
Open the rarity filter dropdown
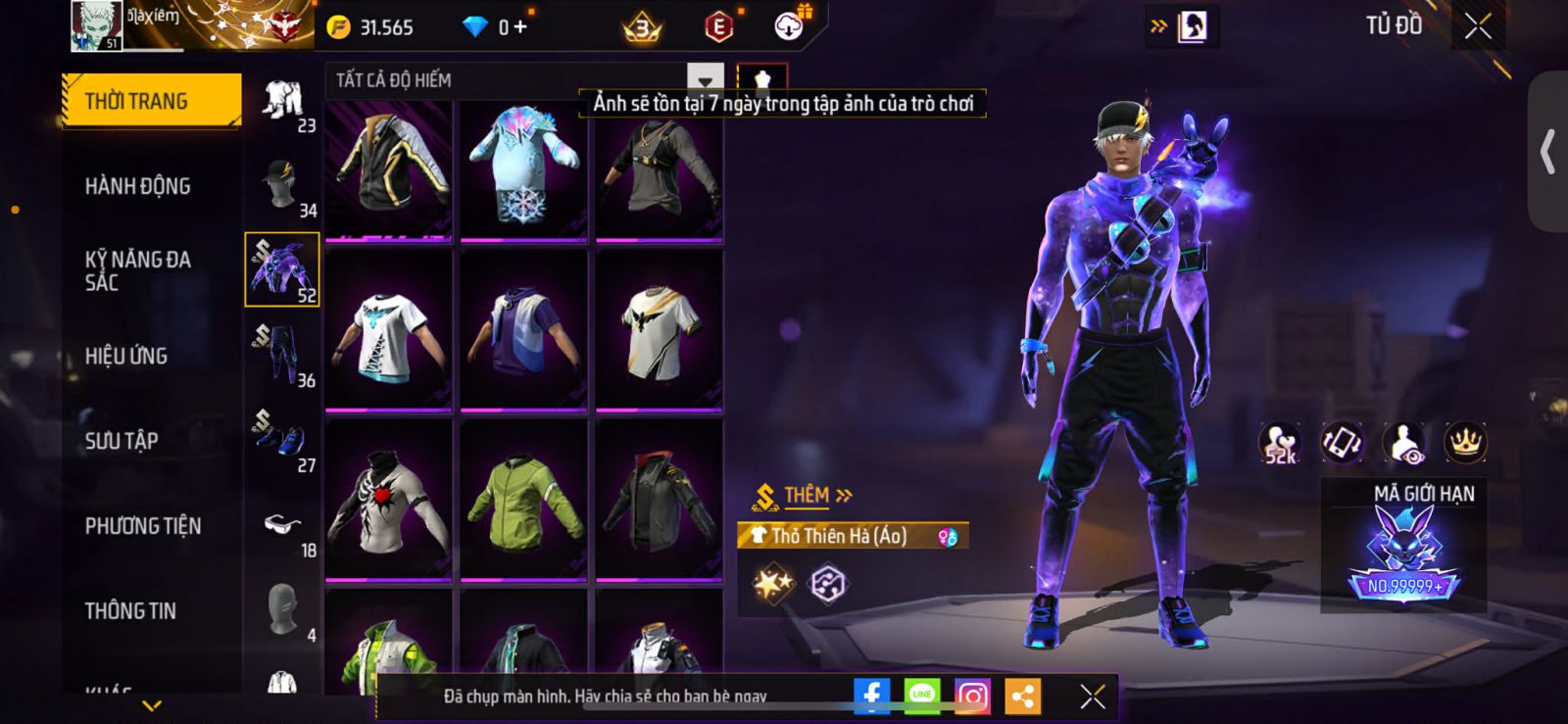[705, 80]
